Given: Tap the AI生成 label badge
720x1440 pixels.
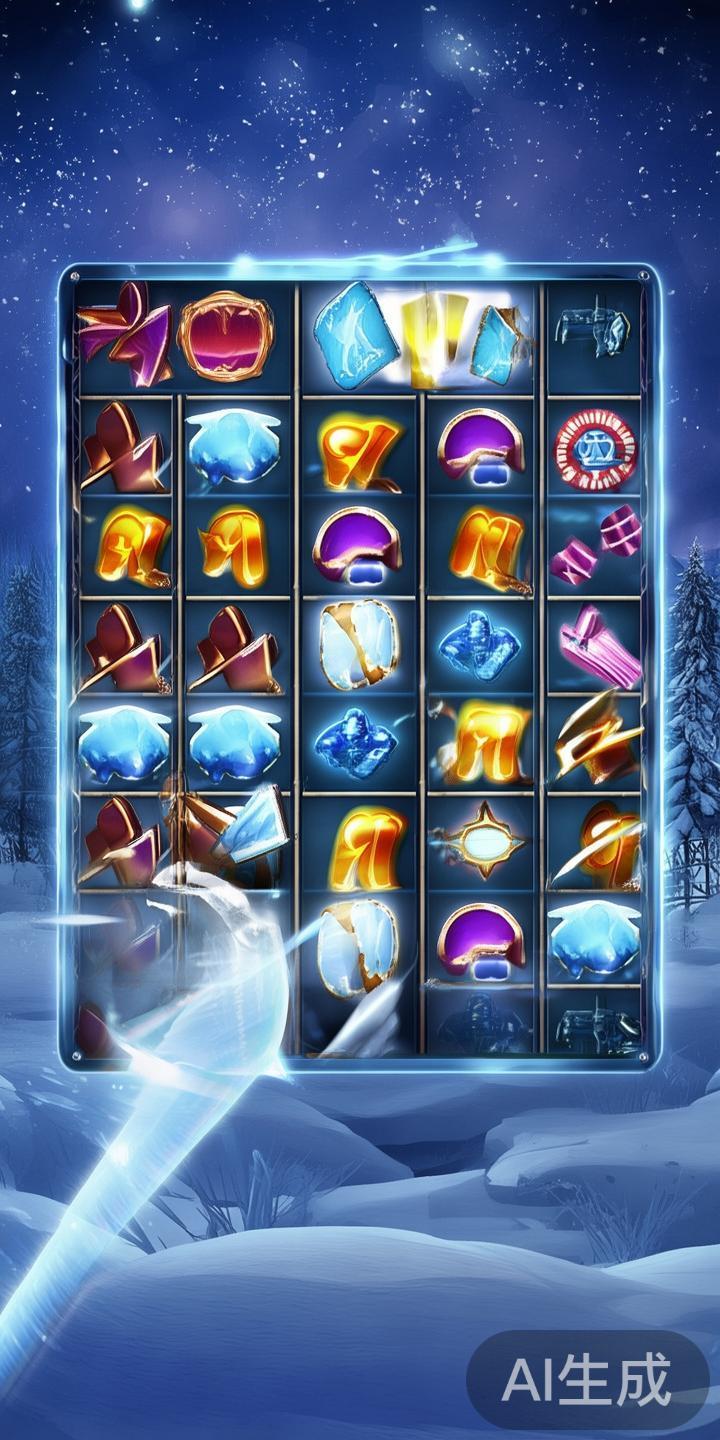Looking at the screenshot, I should pyautogui.click(x=587, y=1381).
